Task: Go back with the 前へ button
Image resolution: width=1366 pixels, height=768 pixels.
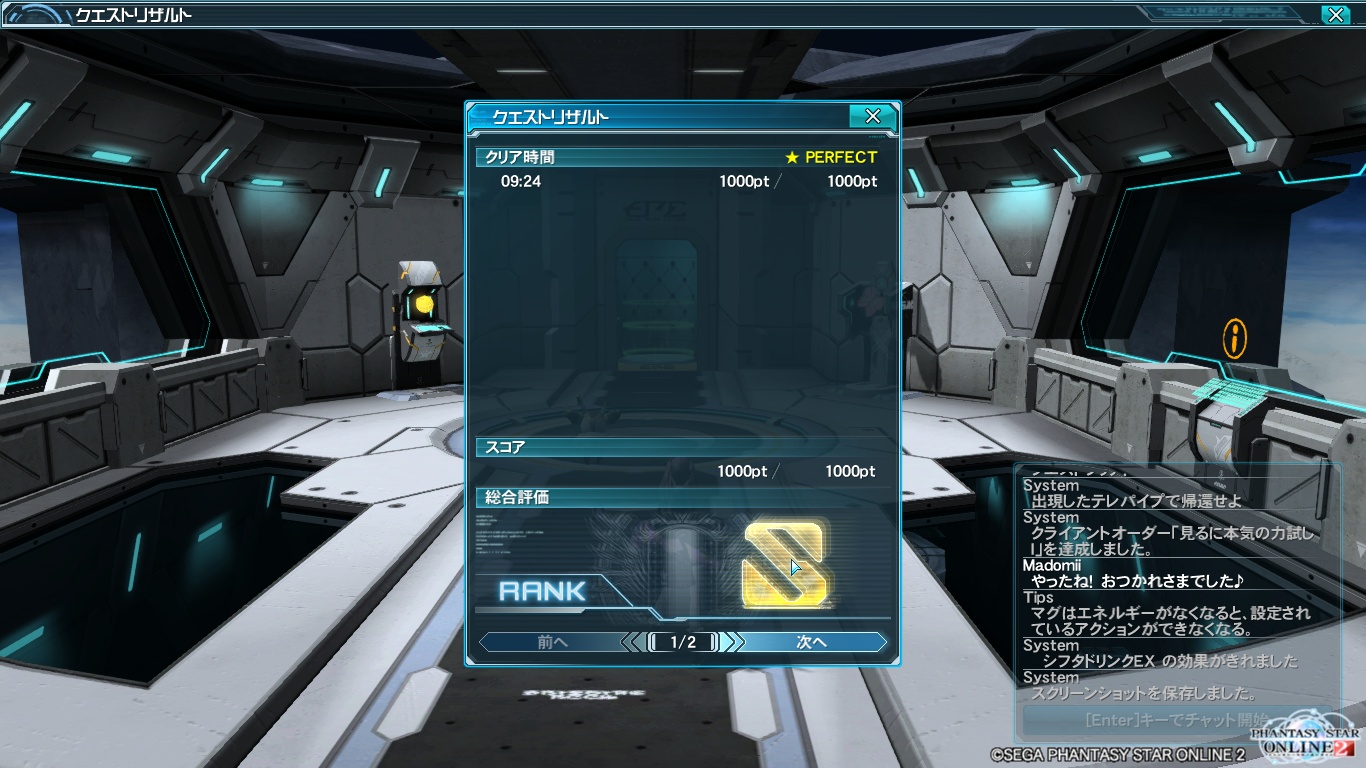Action: coord(552,642)
